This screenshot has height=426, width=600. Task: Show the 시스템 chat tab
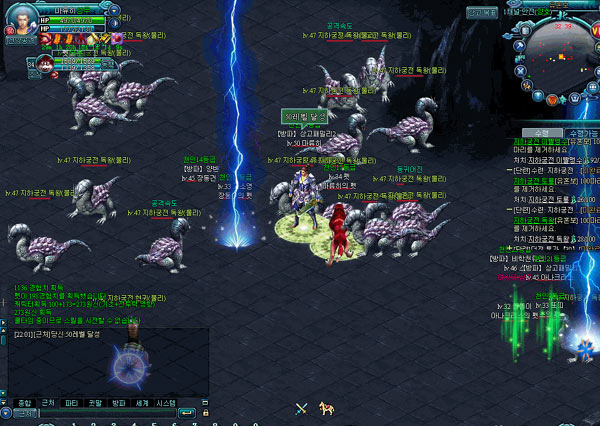pyautogui.click(x=166, y=401)
